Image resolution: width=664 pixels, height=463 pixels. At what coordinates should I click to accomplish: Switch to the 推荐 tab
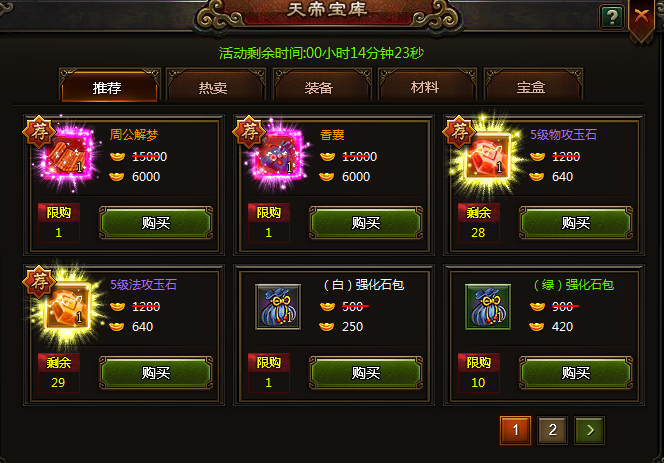[x=108, y=87]
